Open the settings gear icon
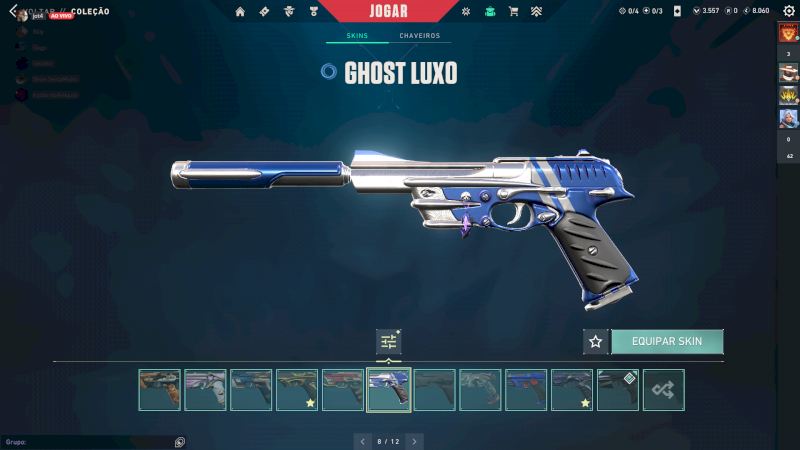 pos(788,11)
